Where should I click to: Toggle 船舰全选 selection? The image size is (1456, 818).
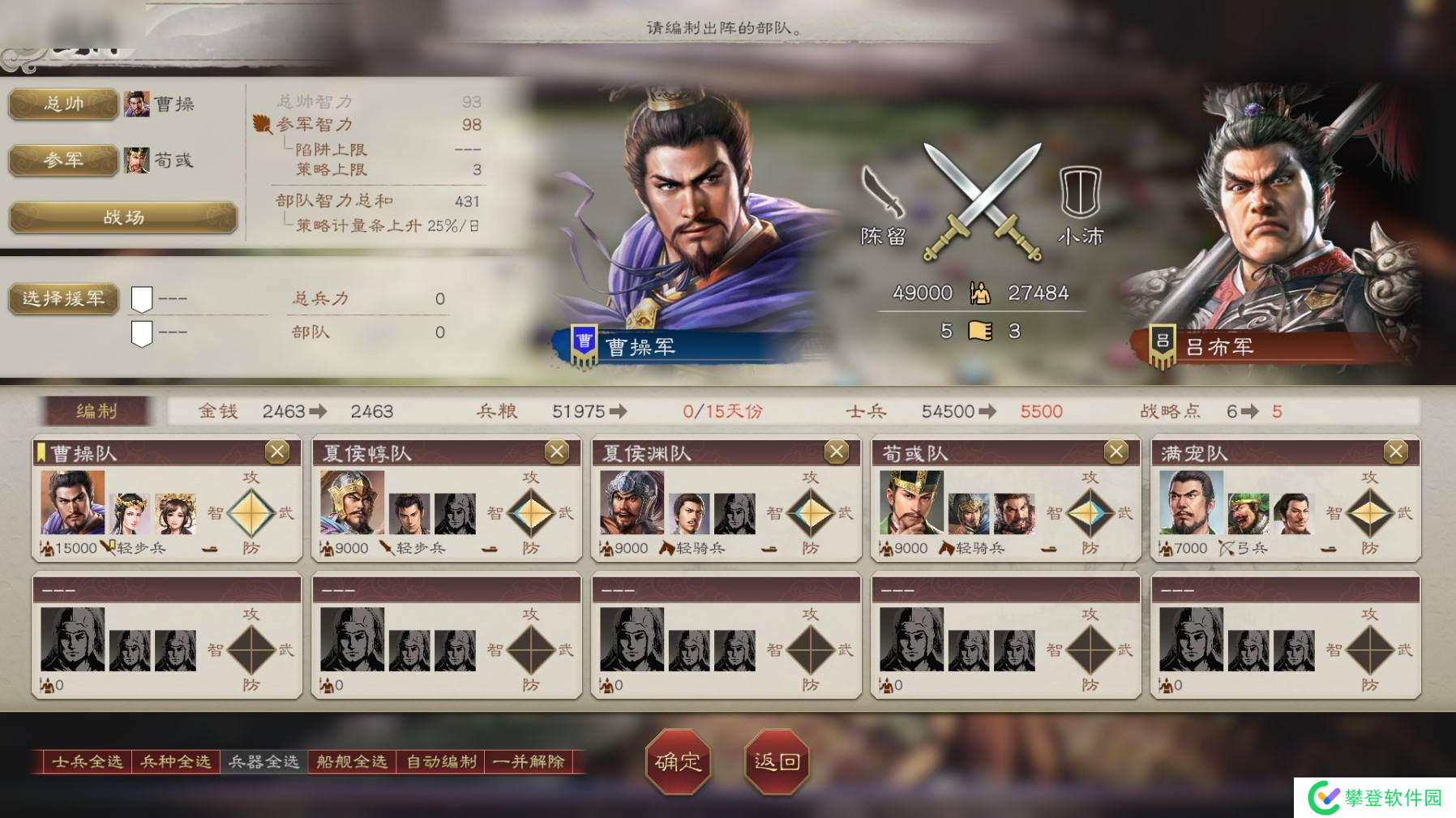point(352,762)
